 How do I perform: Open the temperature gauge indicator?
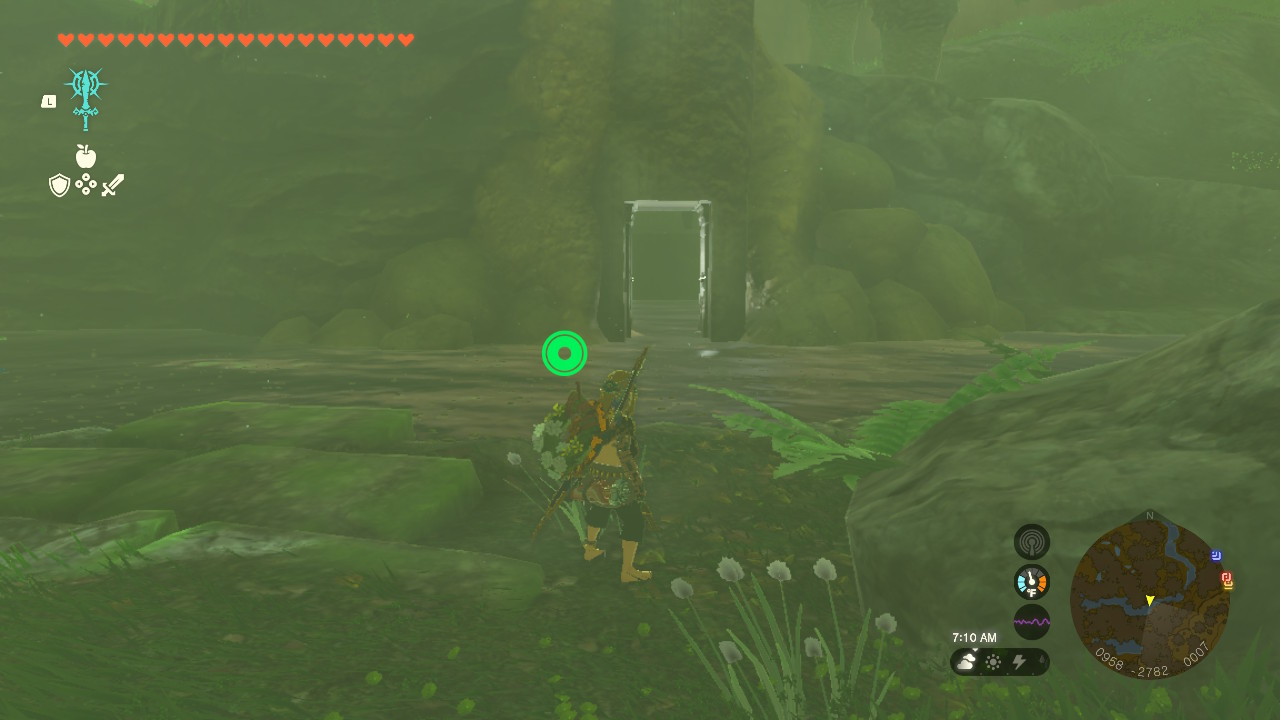click(x=1030, y=581)
